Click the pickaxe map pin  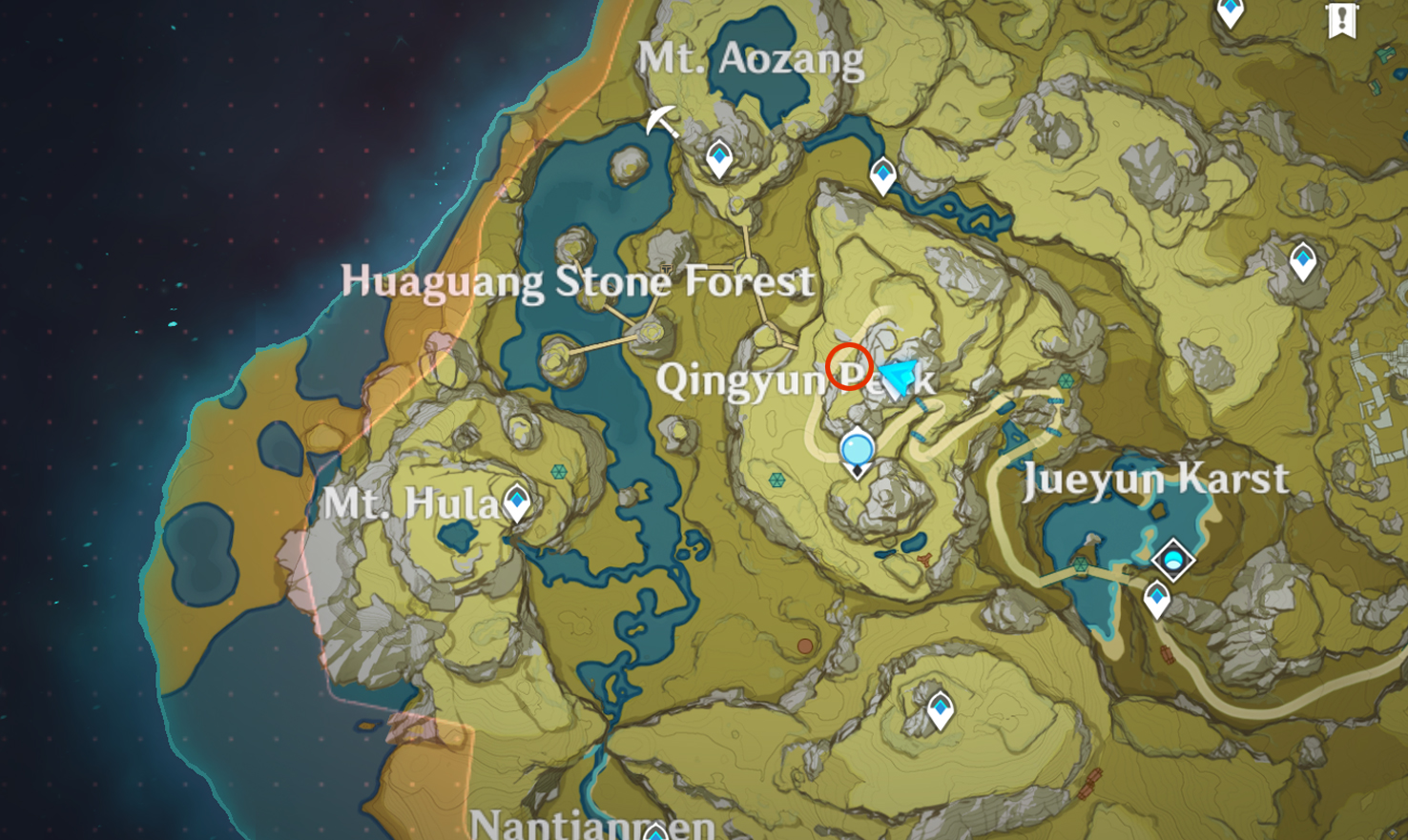click(662, 122)
